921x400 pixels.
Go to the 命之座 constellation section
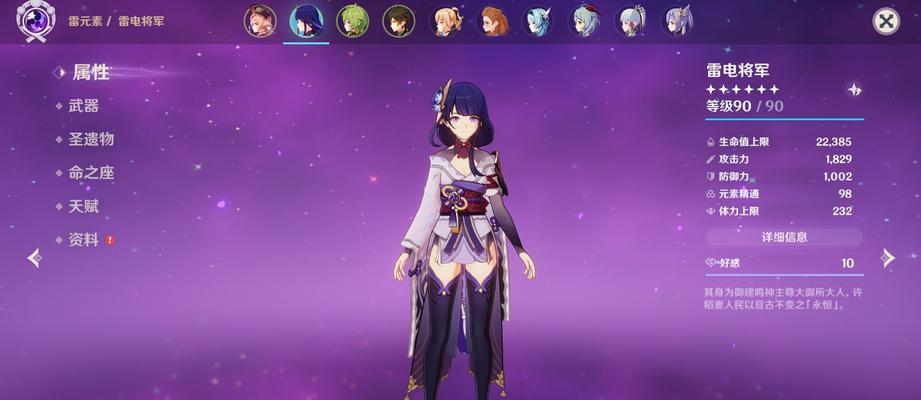point(91,173)
